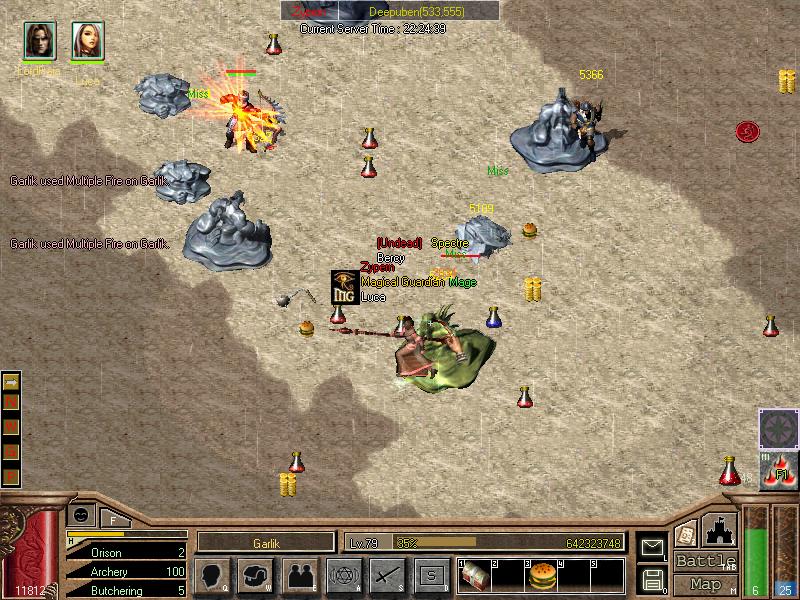Select the Archery skill row
800x600 pixels.
[125, 571]
